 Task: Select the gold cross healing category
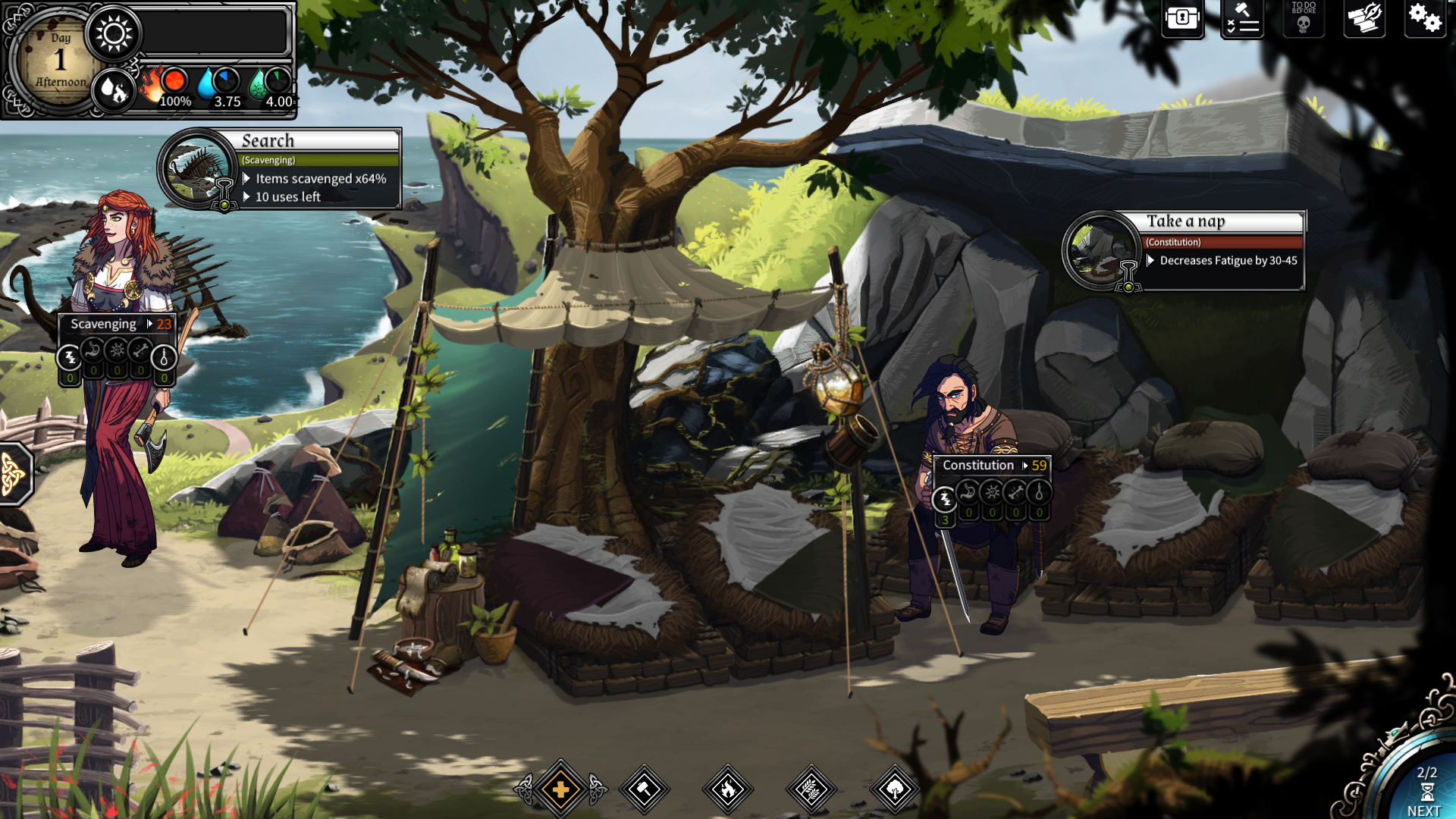click(561, 789)
